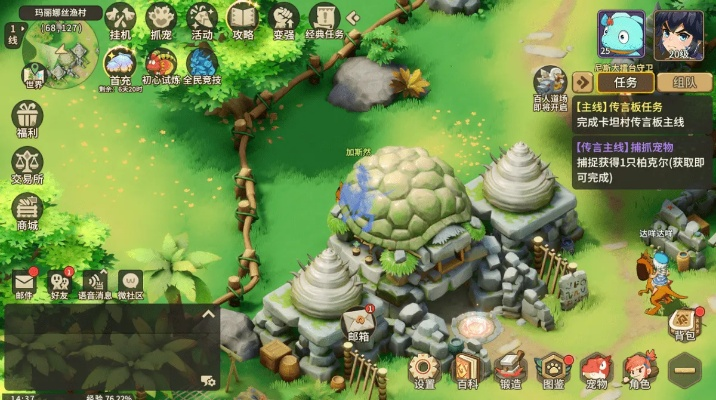716x400 pixels.
Task: Open the 抓宠 pet-catching menu
Action: tap(161, 19)
